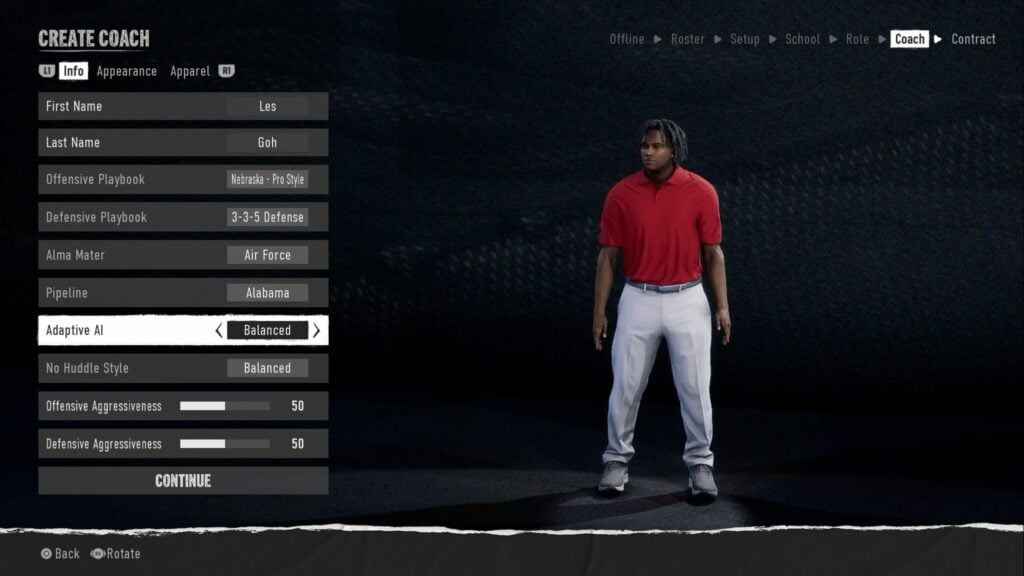Open the Apparel tab
The image size is (1024, 576).
click(189, 71)
